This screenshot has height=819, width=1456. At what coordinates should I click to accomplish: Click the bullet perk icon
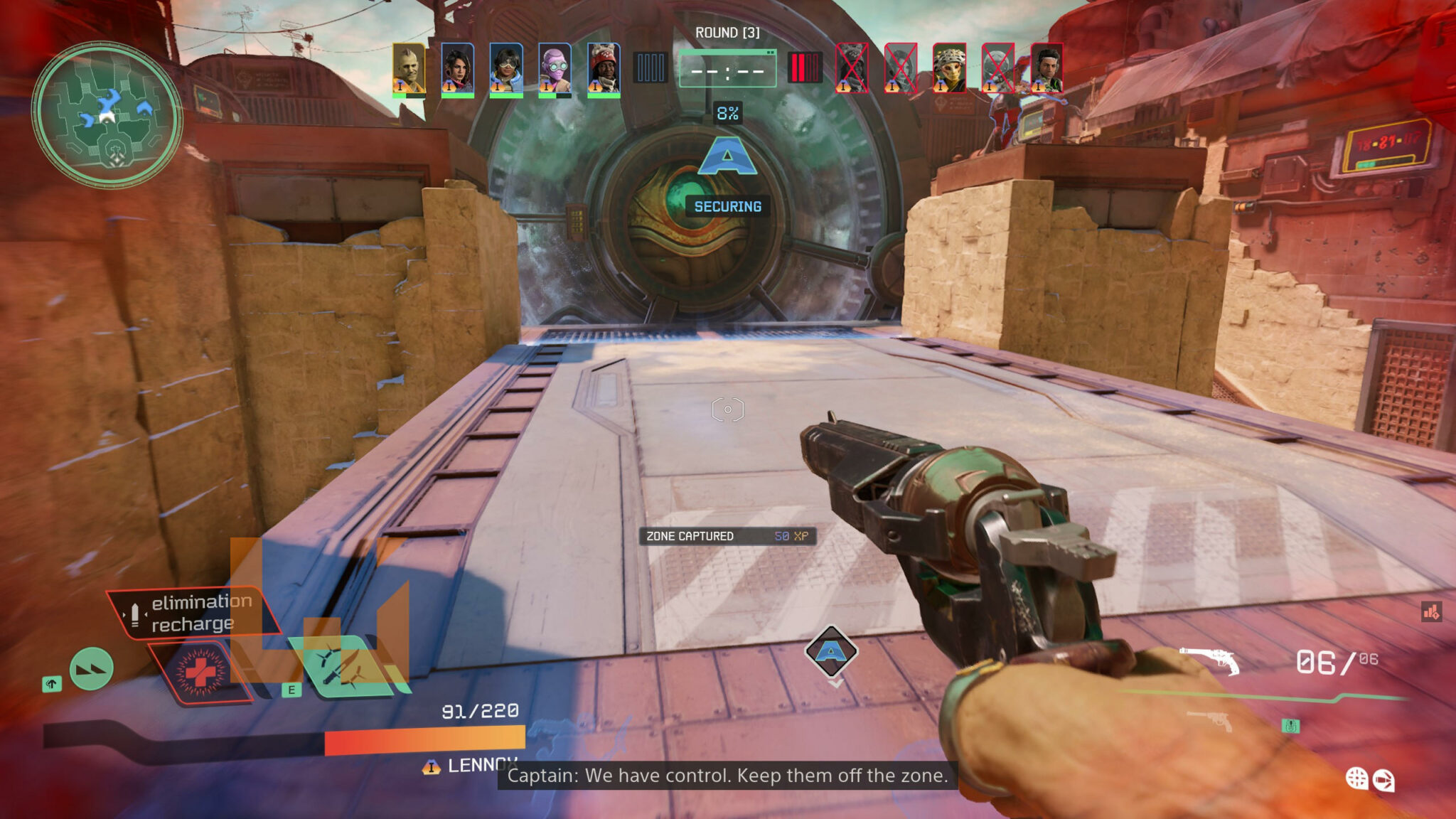[x=1383, y=781]
